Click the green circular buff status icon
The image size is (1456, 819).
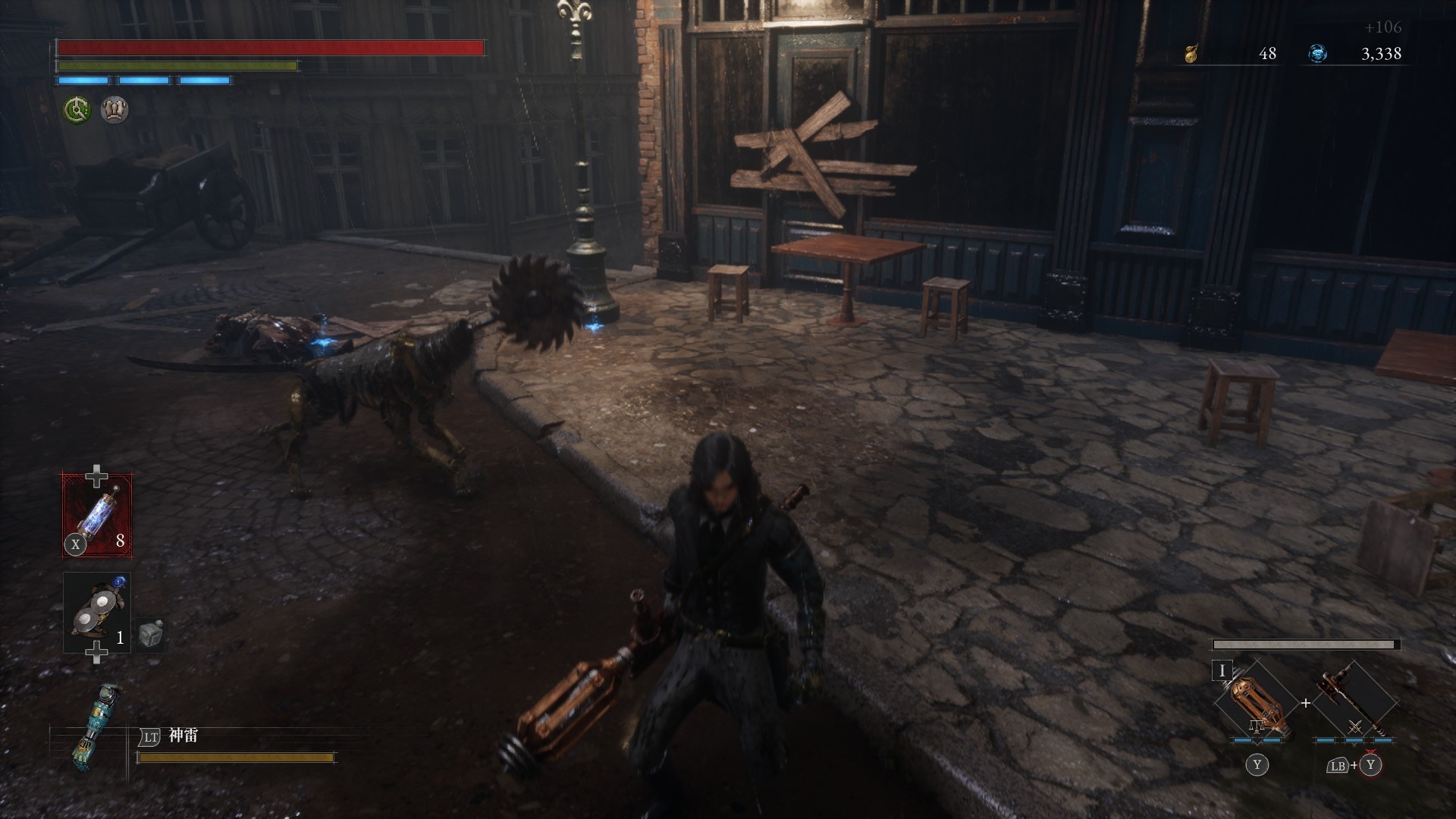pyautogui.click(x=77, y=110)
